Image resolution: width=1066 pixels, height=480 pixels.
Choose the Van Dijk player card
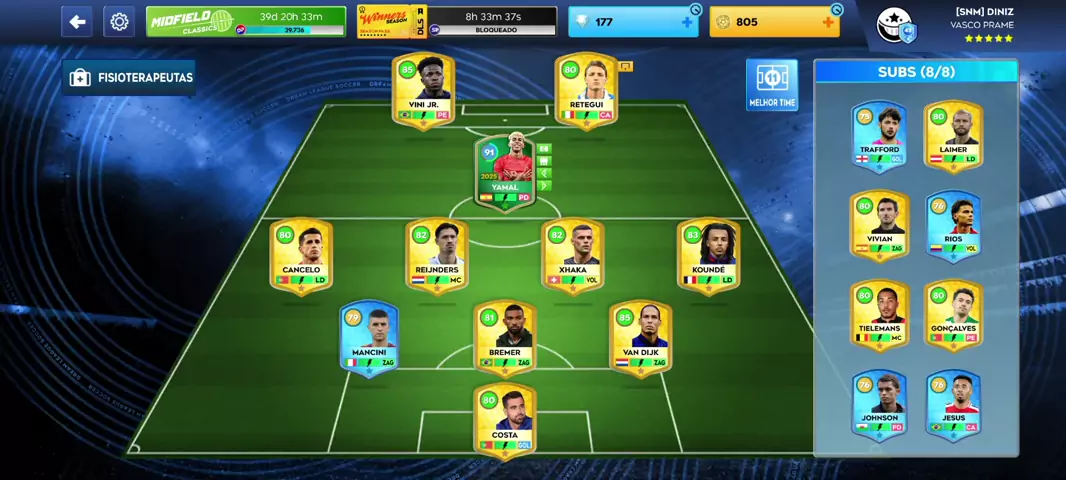[x=640, y=338]
